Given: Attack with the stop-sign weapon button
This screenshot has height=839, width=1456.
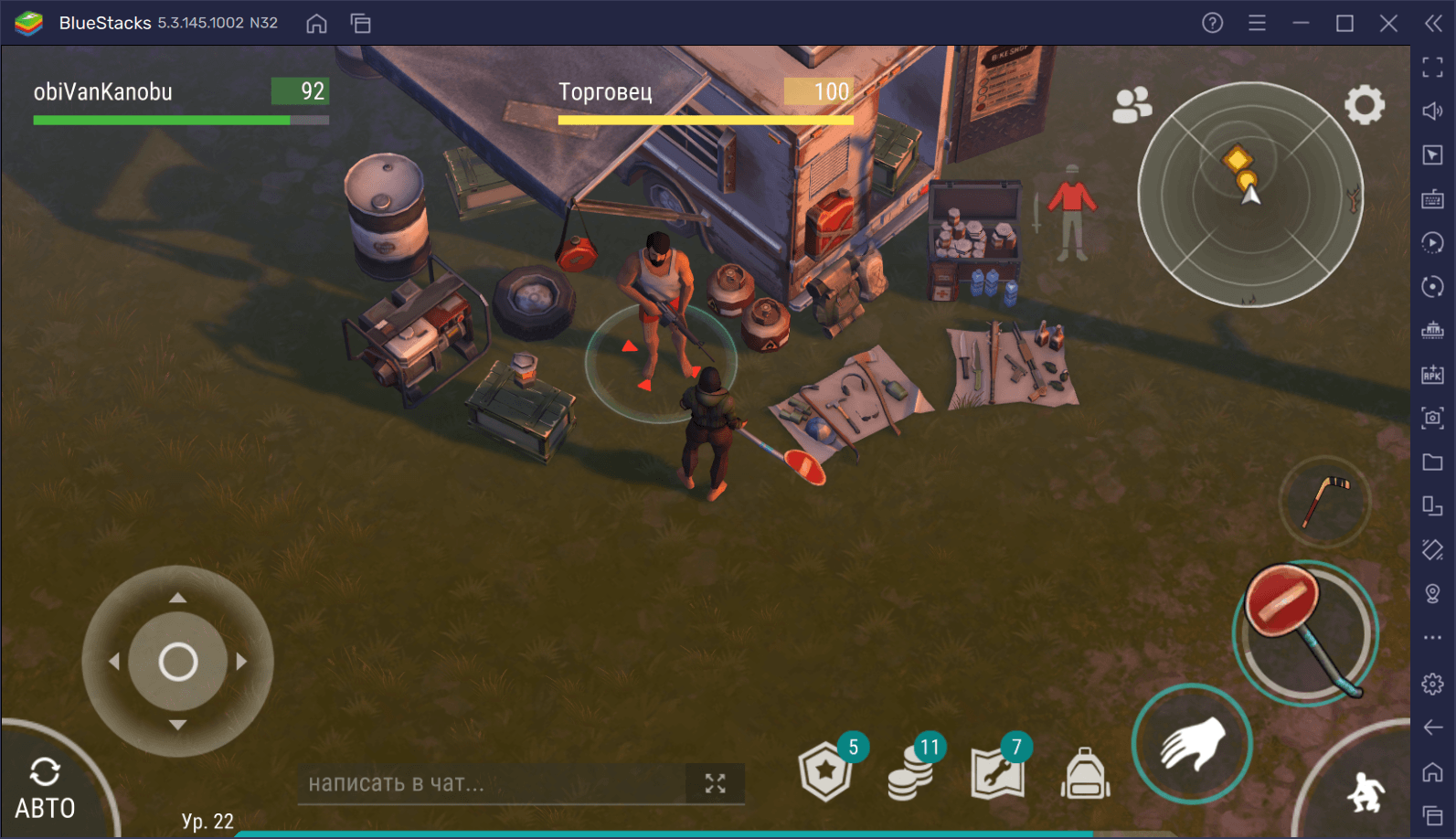Looking at the screenshot, I should 1304,632.
